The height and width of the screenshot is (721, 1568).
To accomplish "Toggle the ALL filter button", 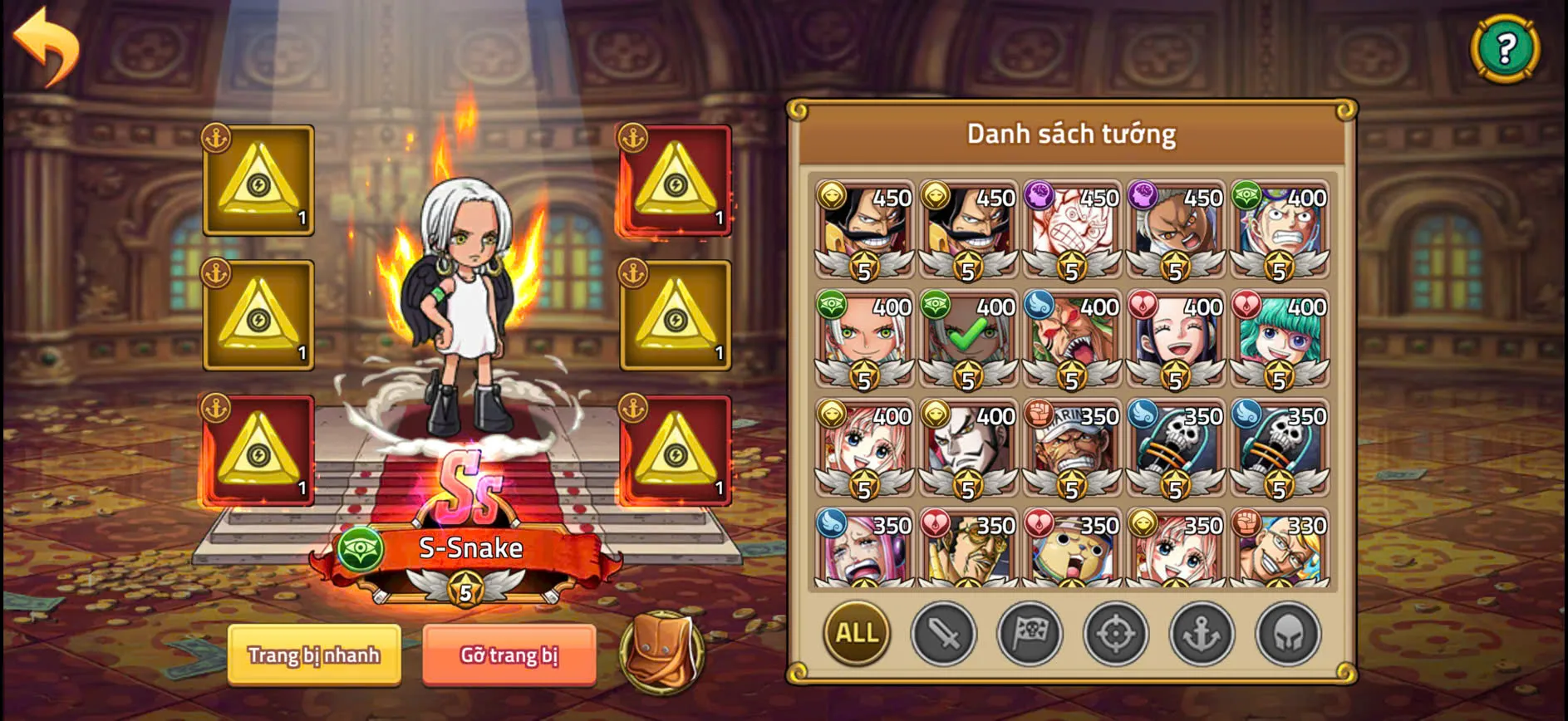I will 856,634.
